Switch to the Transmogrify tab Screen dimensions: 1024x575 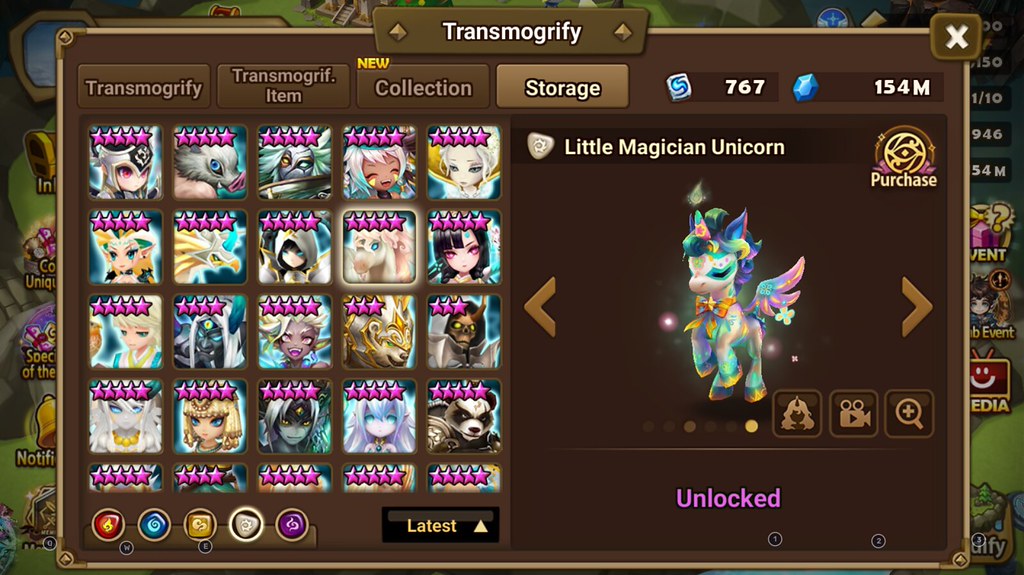click(144, 87)
